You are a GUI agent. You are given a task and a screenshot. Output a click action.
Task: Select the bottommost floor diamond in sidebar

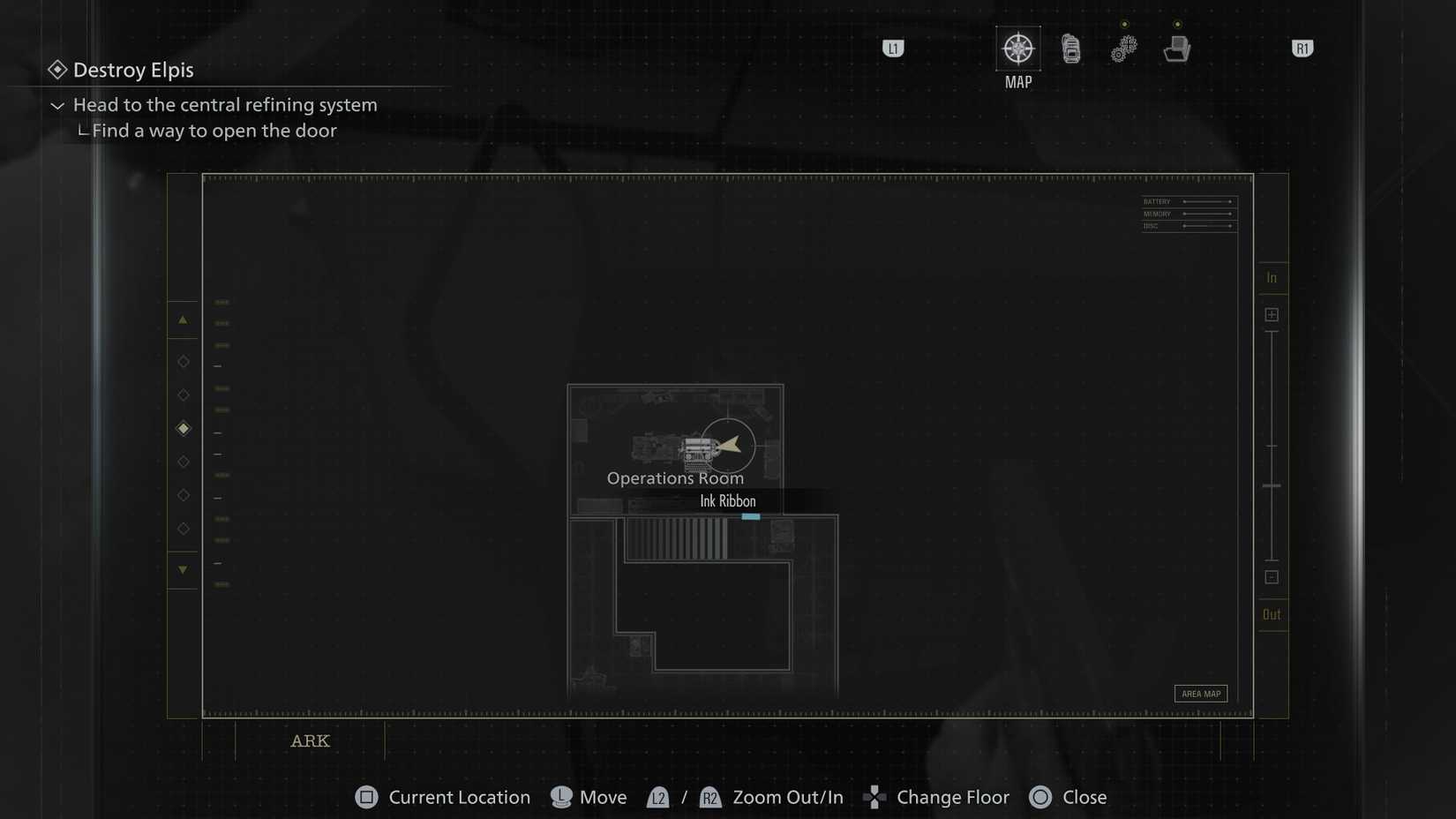pyautogui.click(x=184, y=528)
